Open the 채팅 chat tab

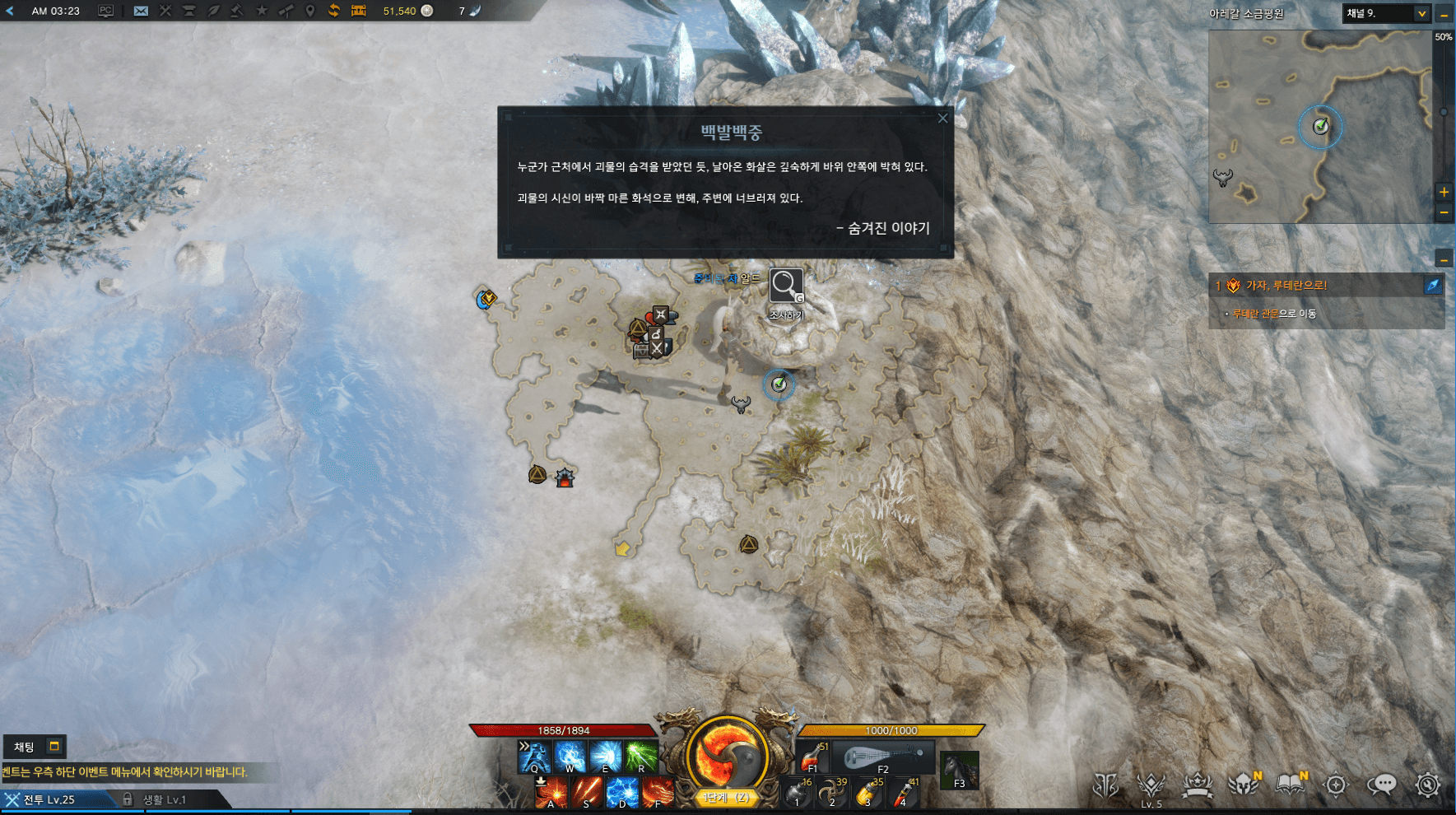tap(25, 747)
